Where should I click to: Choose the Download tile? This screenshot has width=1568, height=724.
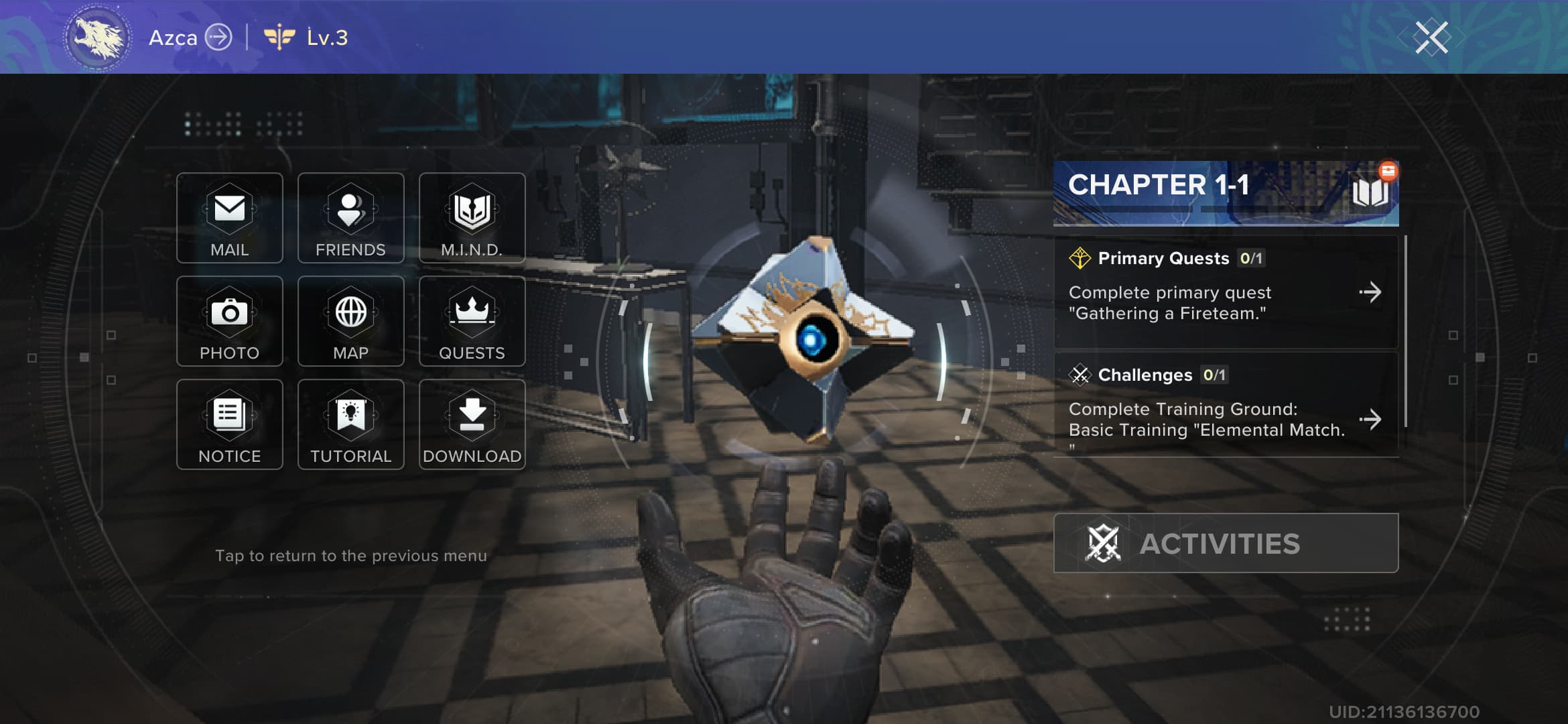point(472,424)
